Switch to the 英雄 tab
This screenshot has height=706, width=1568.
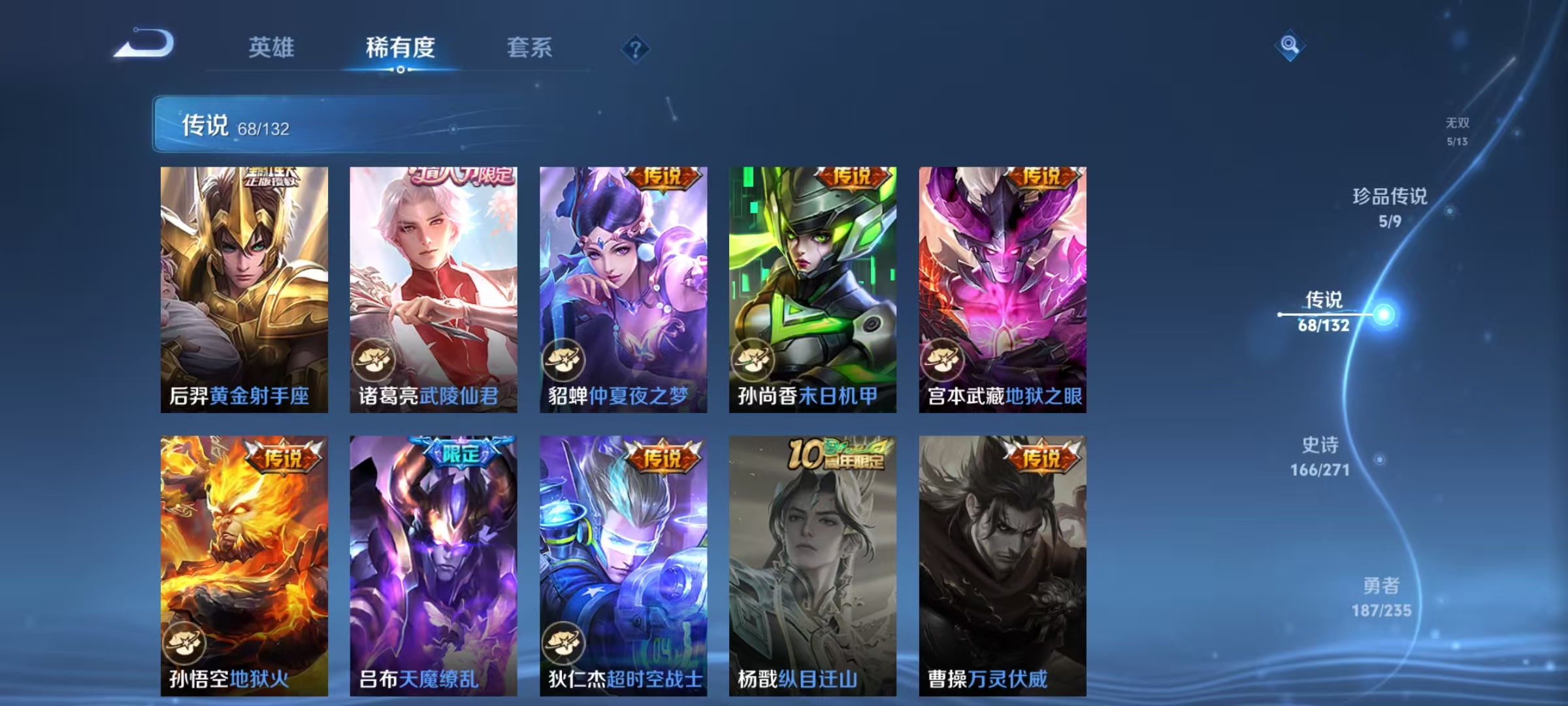(x=272, y=48)
